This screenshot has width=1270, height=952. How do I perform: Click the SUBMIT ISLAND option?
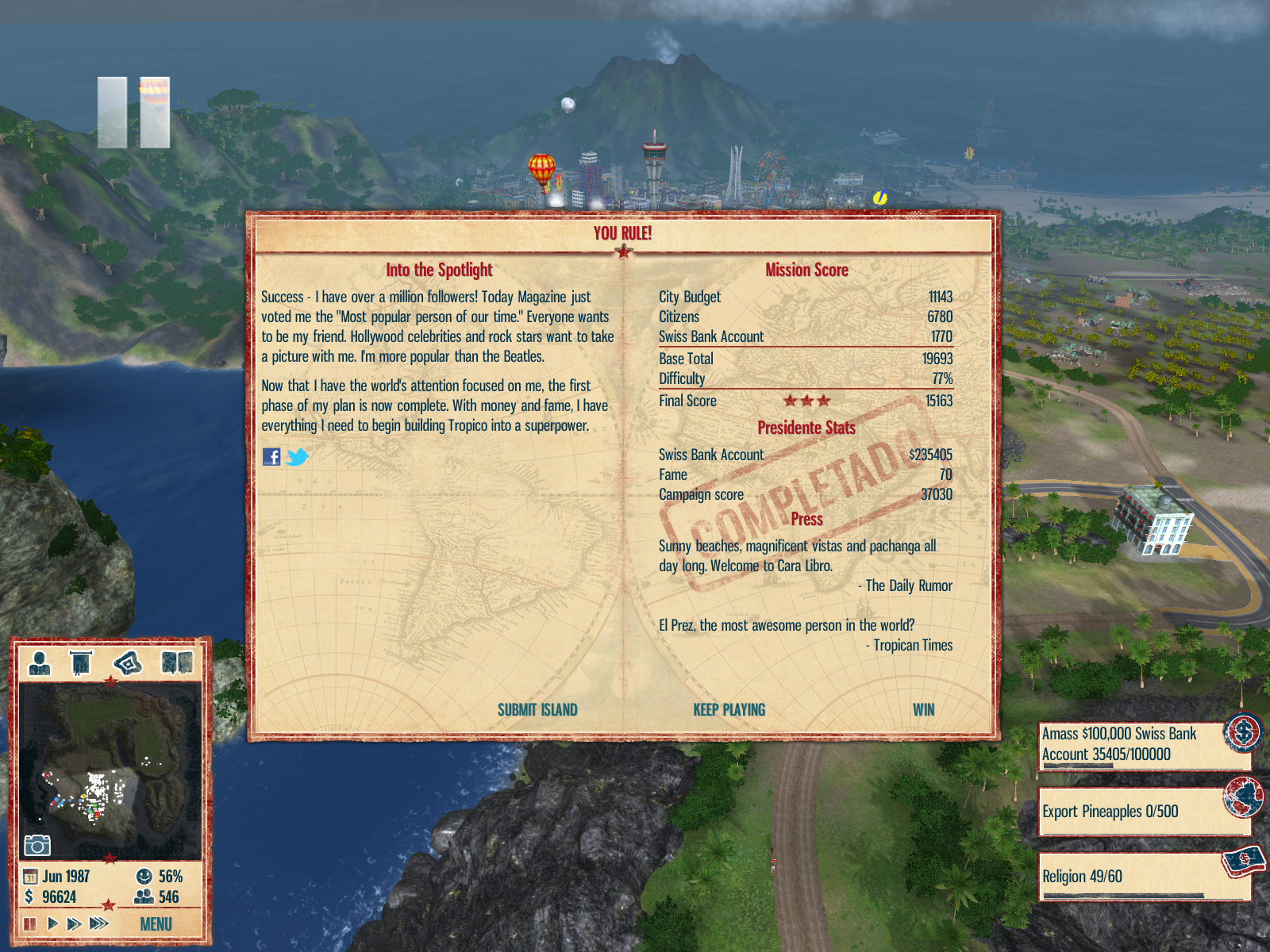tap(537, 710)
